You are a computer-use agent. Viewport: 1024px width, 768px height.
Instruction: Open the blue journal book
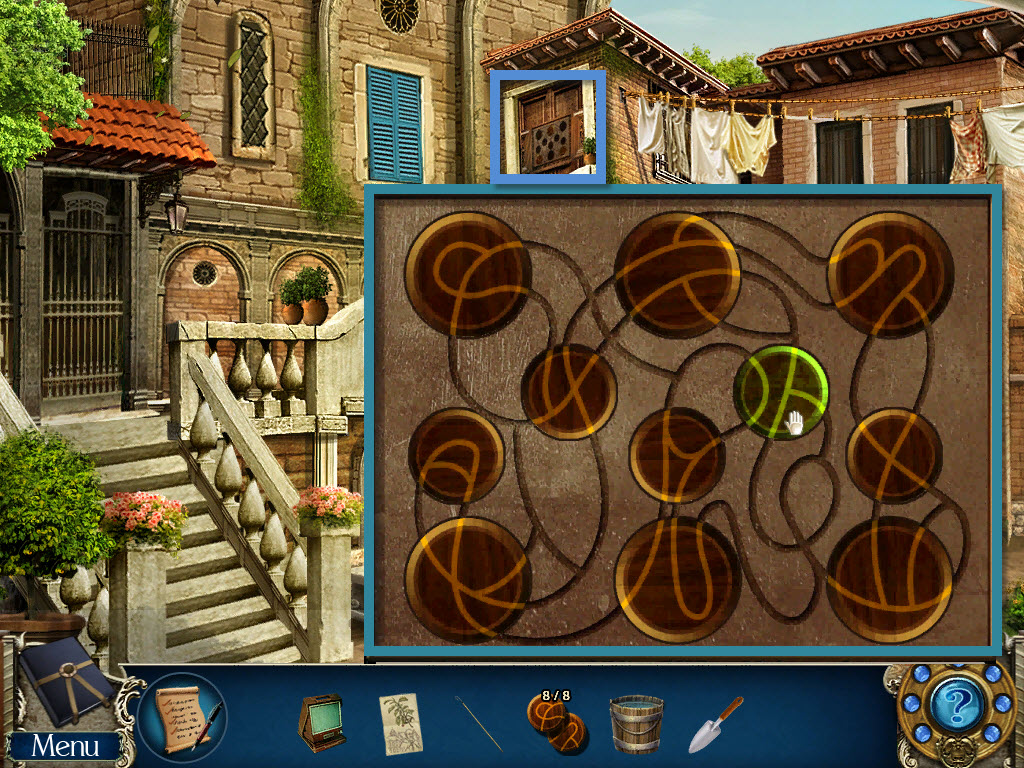coord(64,678)
